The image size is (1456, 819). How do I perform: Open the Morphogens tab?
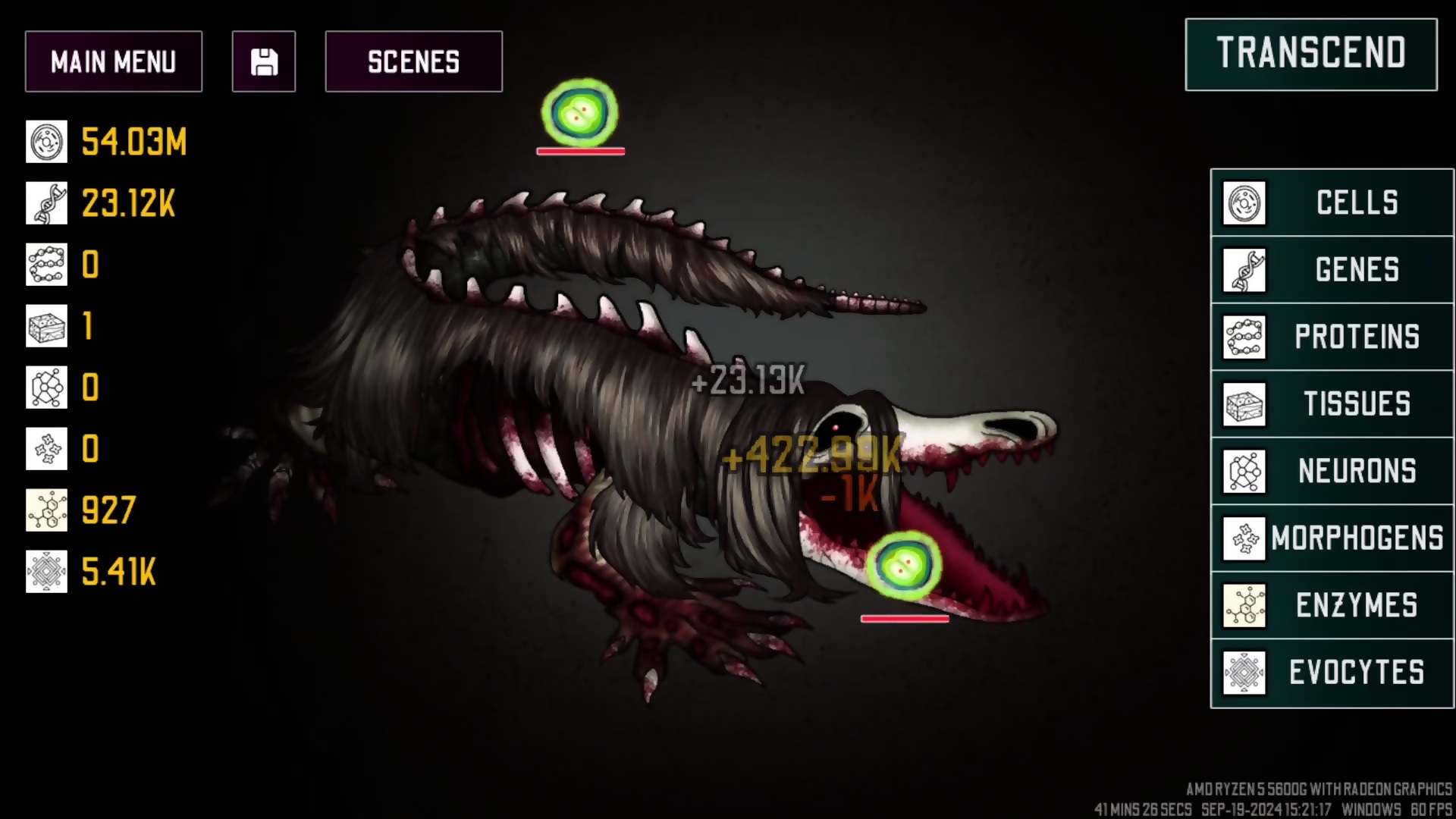click(x=1332, y=538)
